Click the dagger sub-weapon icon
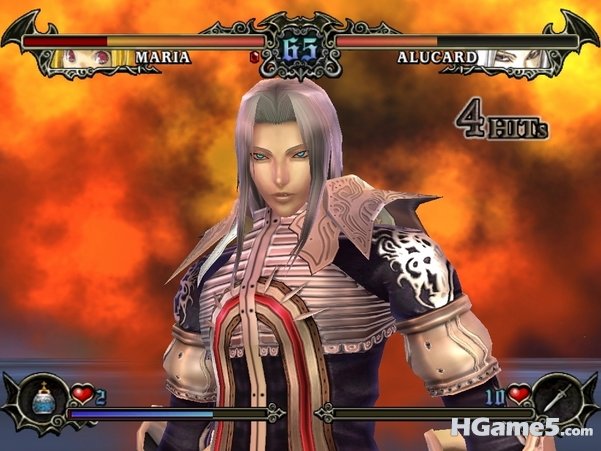Image resolution: width=601 pixels, height=451 pixels. (x=557, y=398)
